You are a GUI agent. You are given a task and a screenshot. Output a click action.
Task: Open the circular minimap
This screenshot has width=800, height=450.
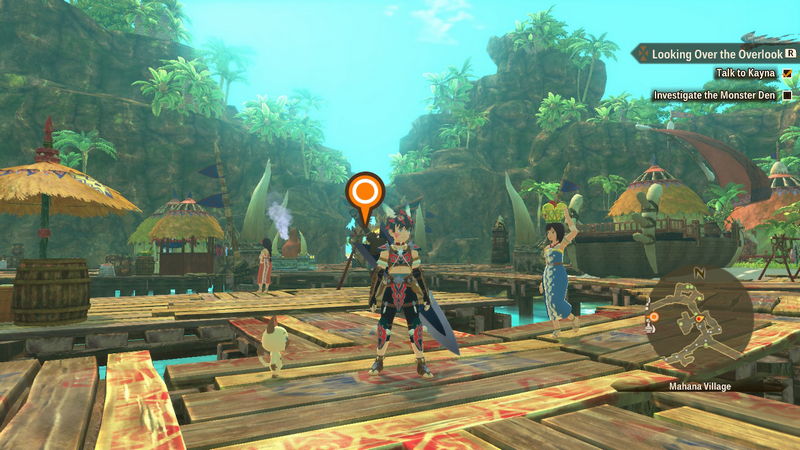click(x=699, y=317)
